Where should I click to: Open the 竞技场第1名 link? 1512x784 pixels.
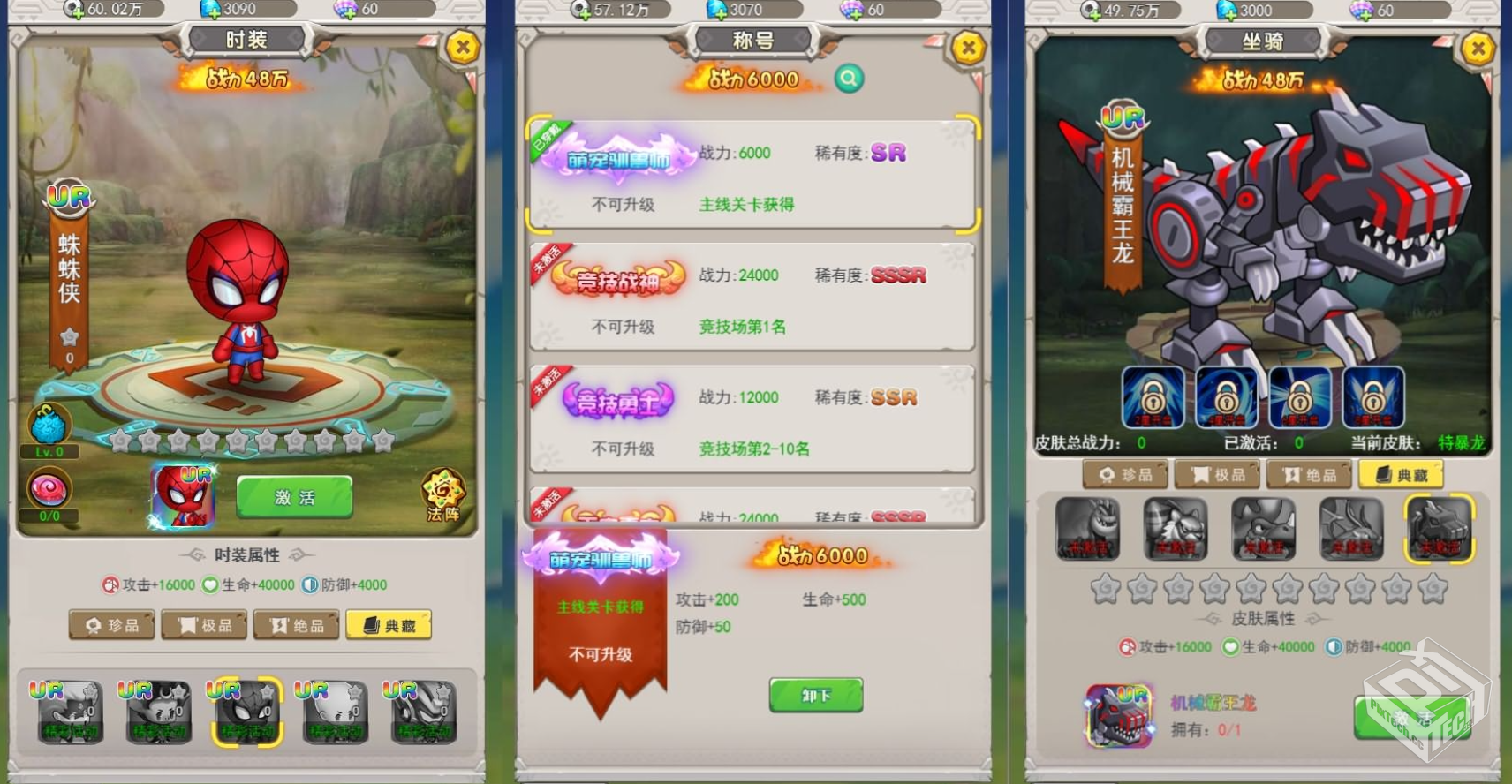coord(742,327)
